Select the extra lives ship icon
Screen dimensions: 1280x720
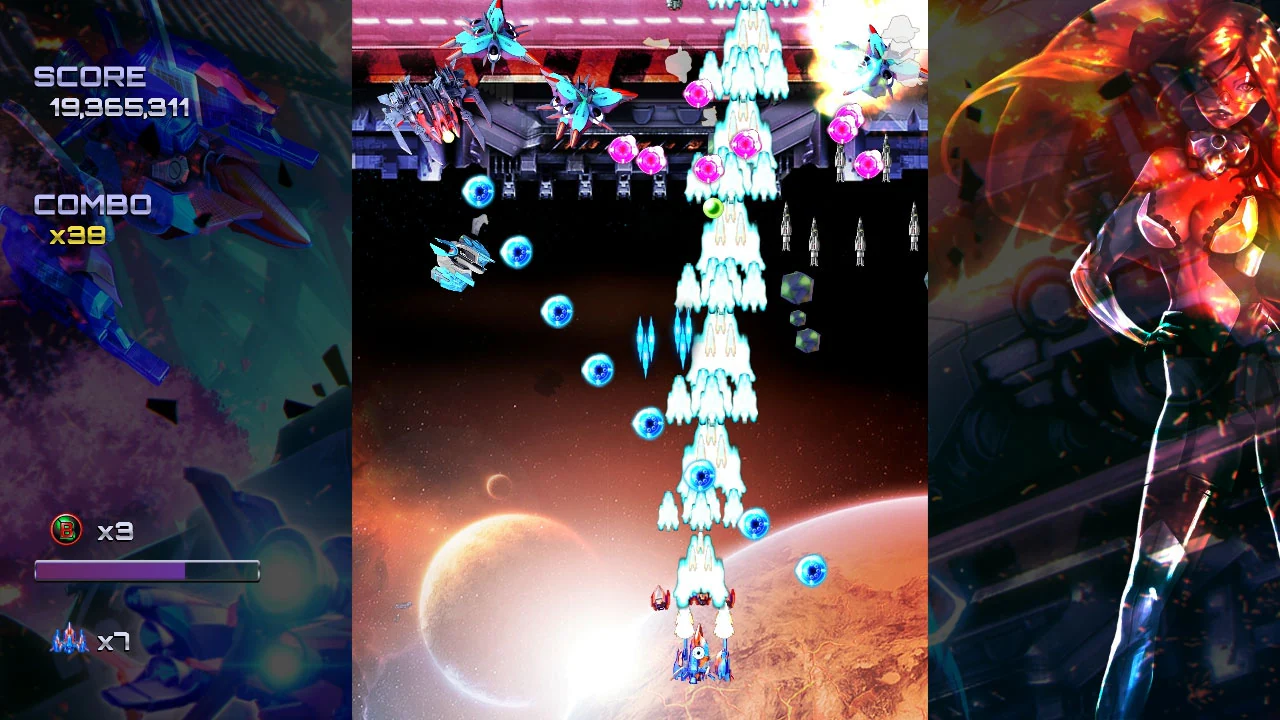click(x=68, y=640)
